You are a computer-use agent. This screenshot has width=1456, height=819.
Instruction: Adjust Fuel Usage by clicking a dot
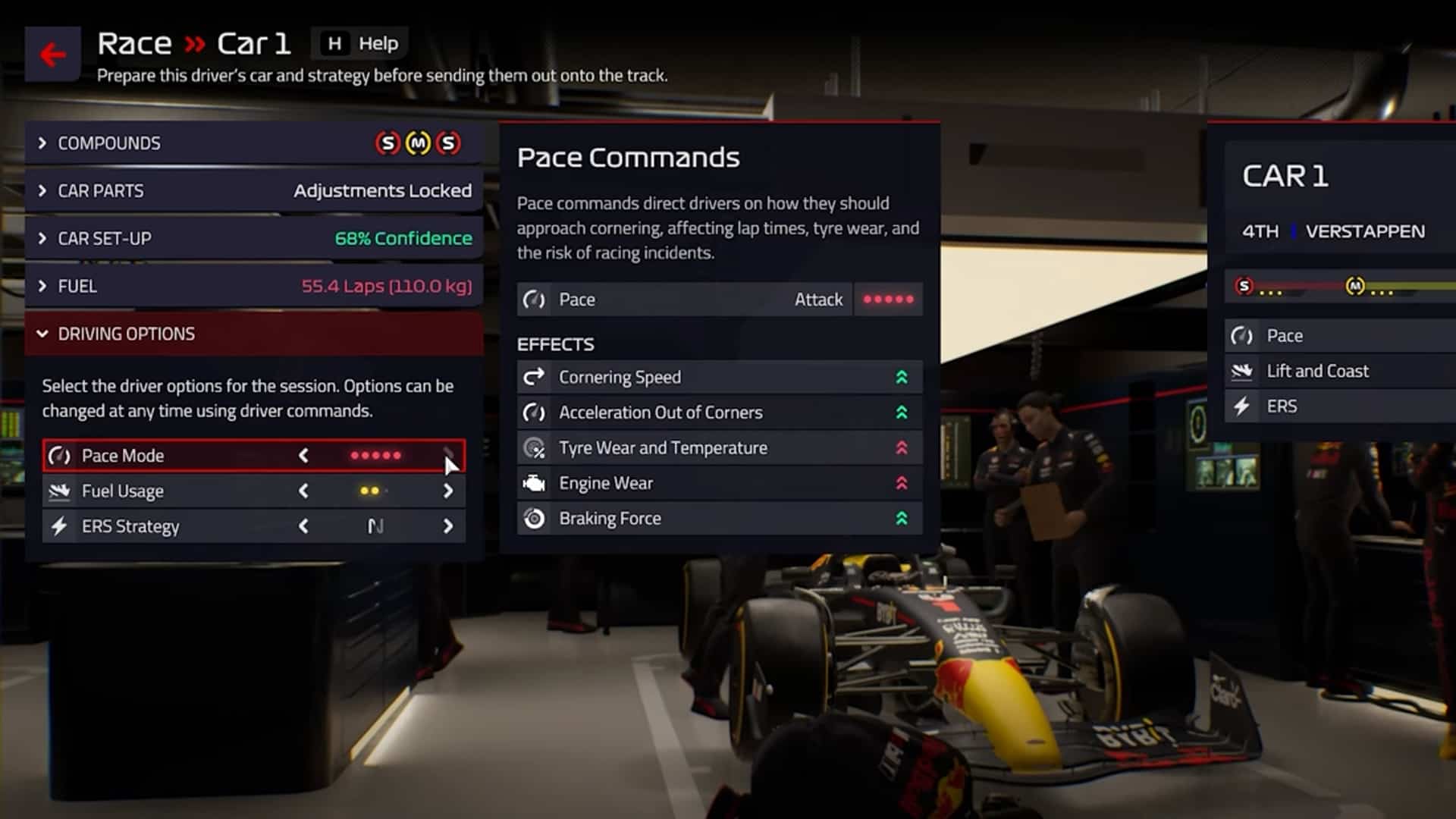tap(369, 491)
